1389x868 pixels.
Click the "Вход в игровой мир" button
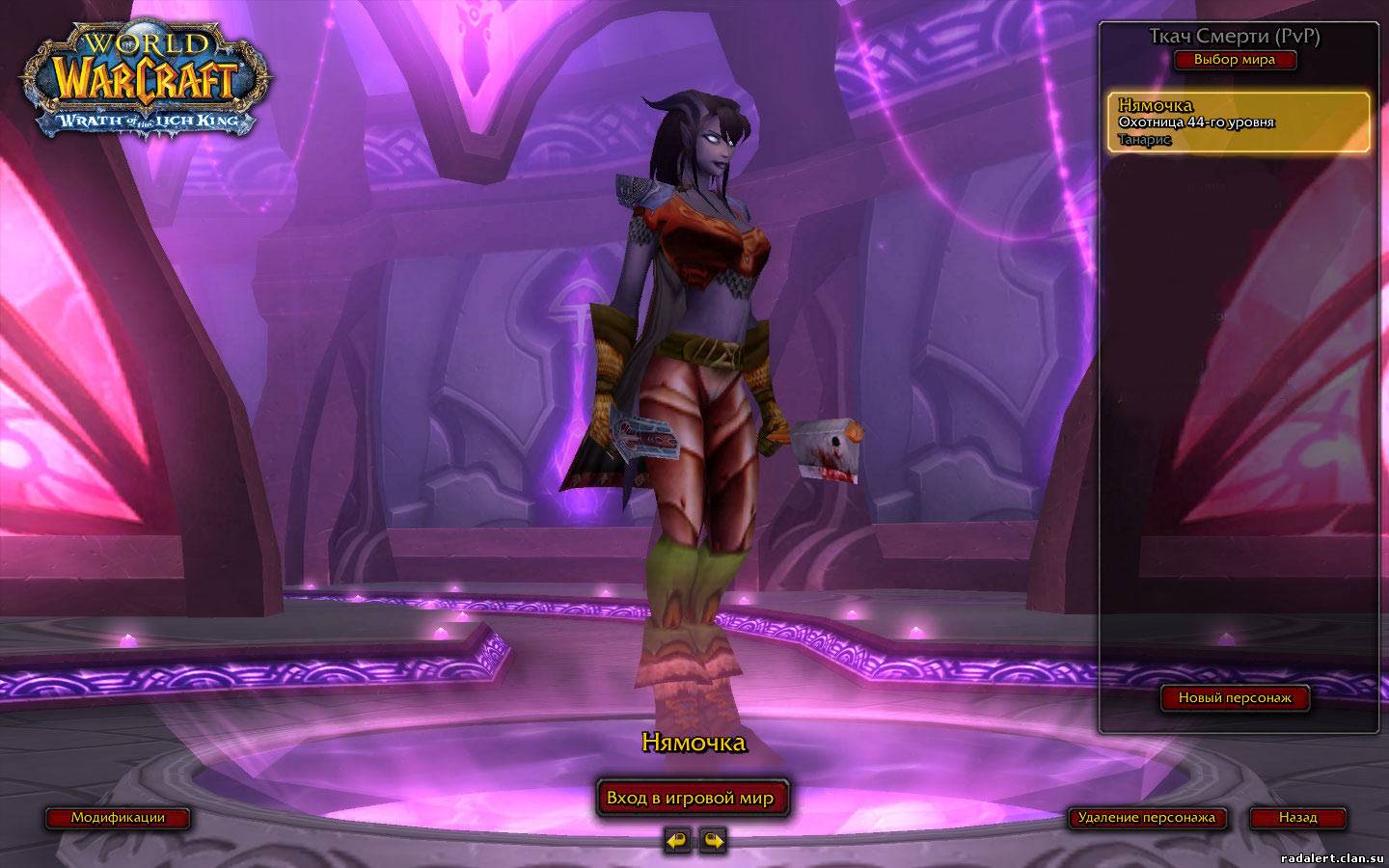point(691,798)
